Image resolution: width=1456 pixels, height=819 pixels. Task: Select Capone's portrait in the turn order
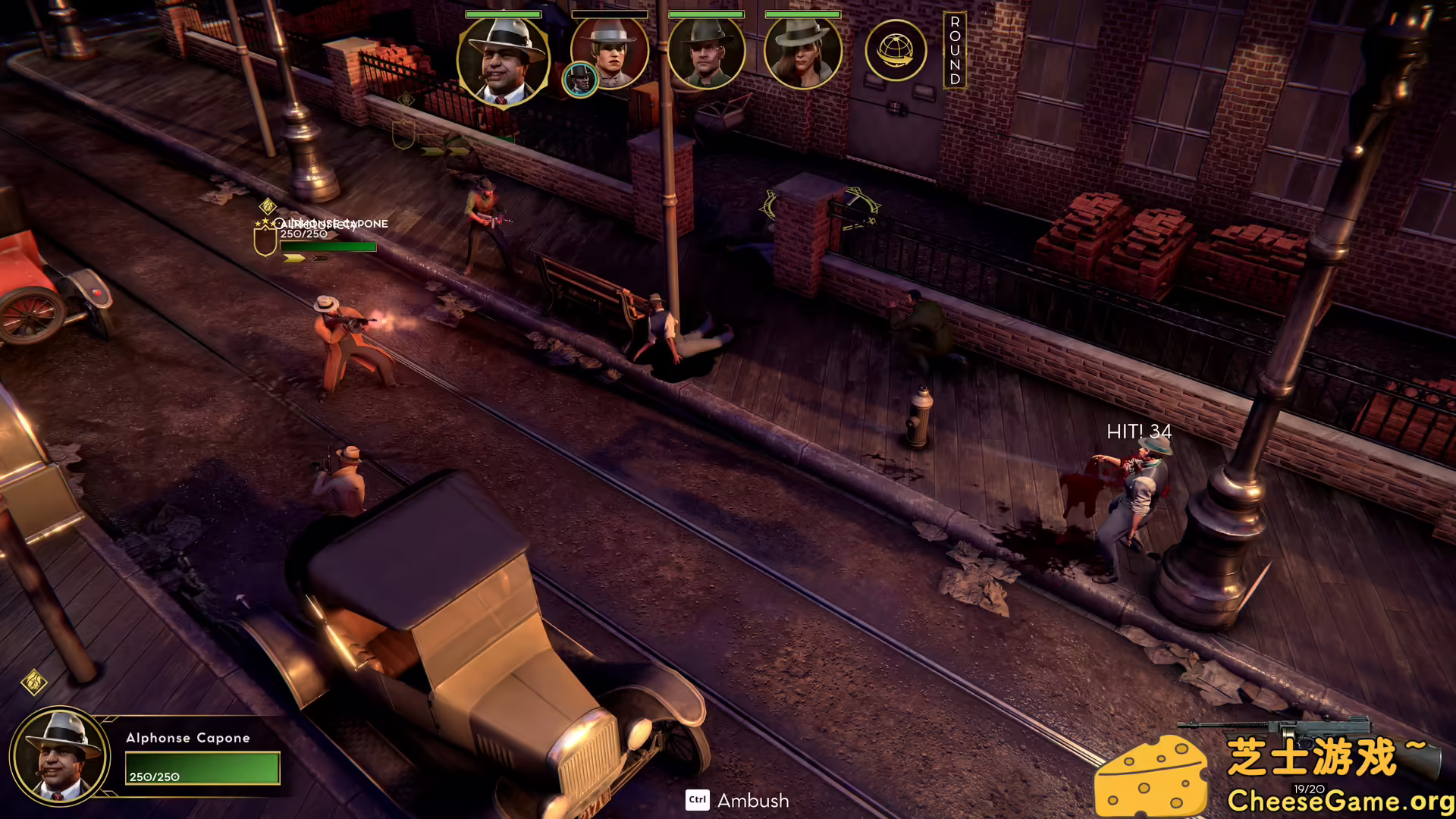pos(503,61)
